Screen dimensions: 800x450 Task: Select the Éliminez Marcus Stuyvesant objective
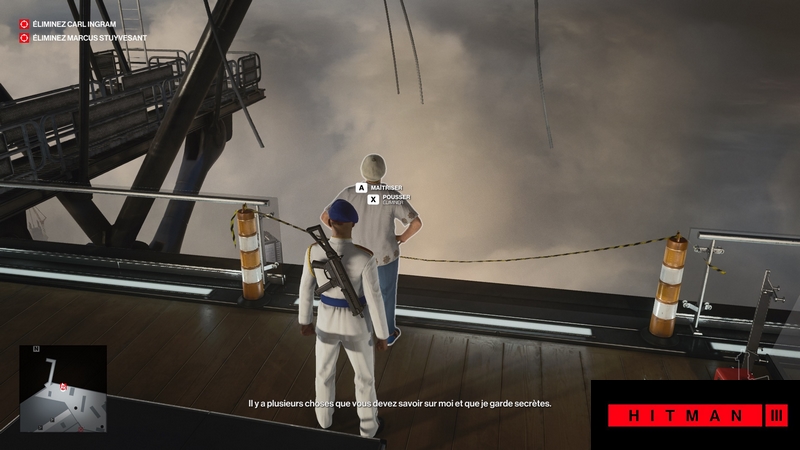pyautogui.click(x=84, y=38)
